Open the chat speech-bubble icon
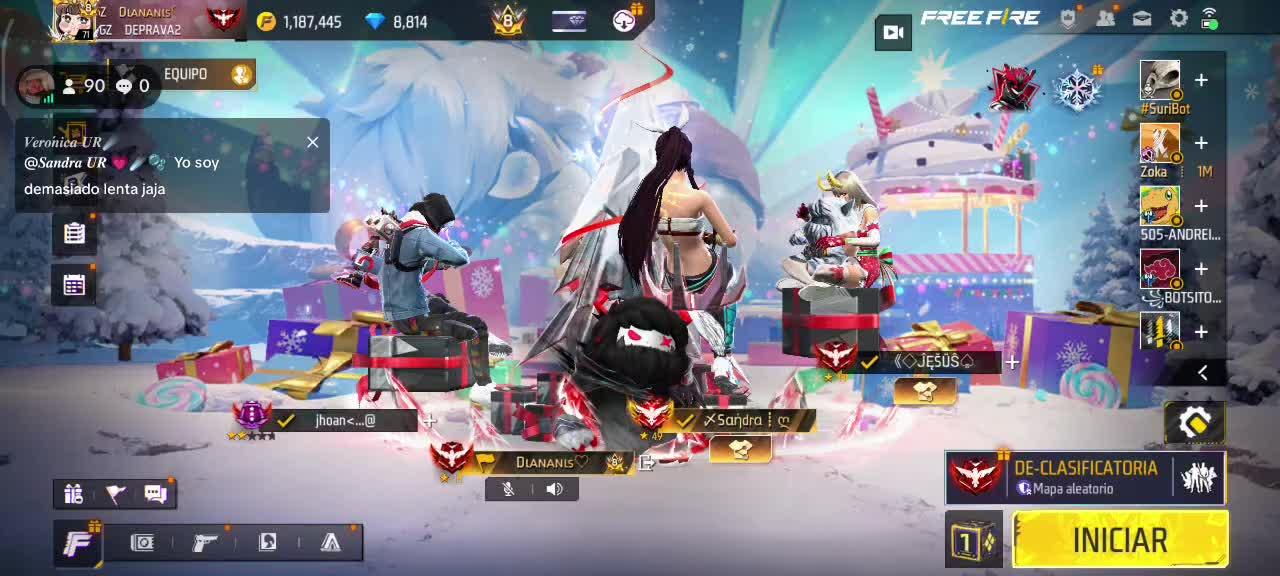Viewport: 1280px width, 576px height. point(155,493)
